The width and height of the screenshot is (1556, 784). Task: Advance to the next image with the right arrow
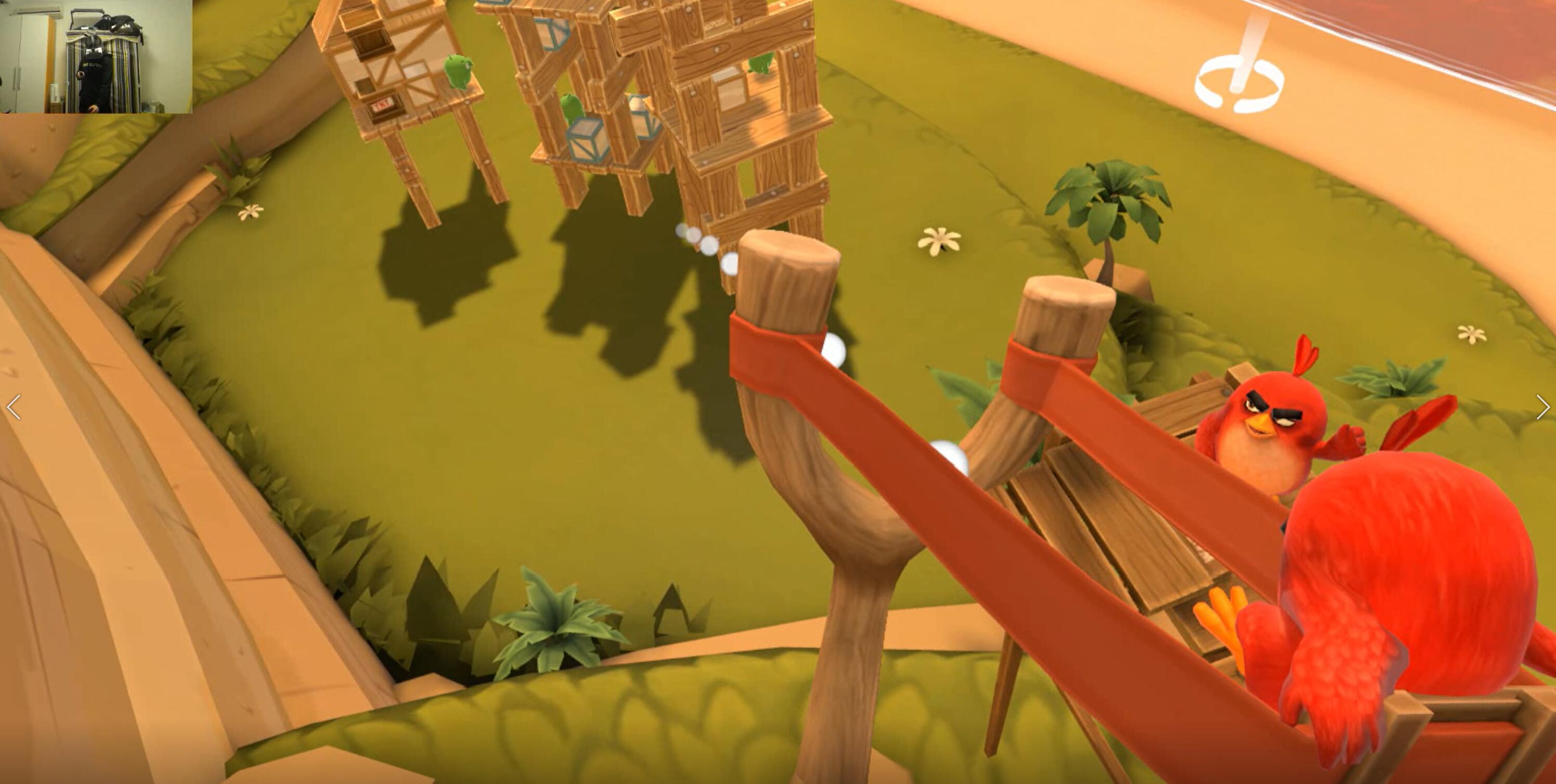[x=1542, y=407]
